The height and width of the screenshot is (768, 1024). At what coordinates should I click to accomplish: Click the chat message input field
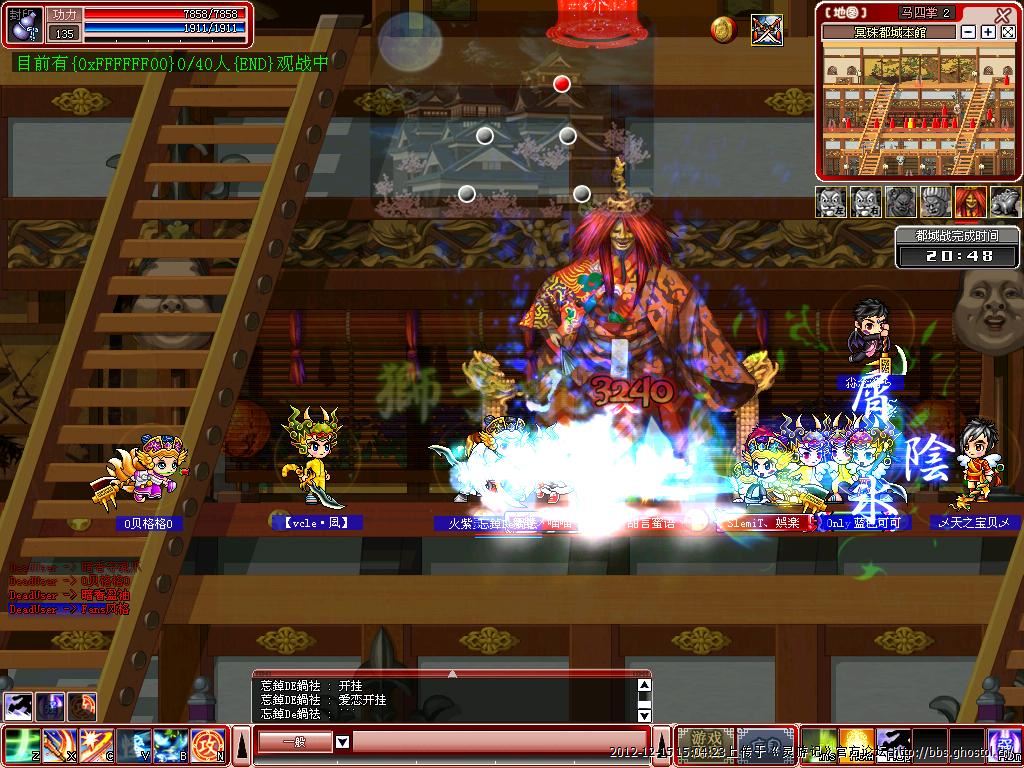click(x=498, y=742)
